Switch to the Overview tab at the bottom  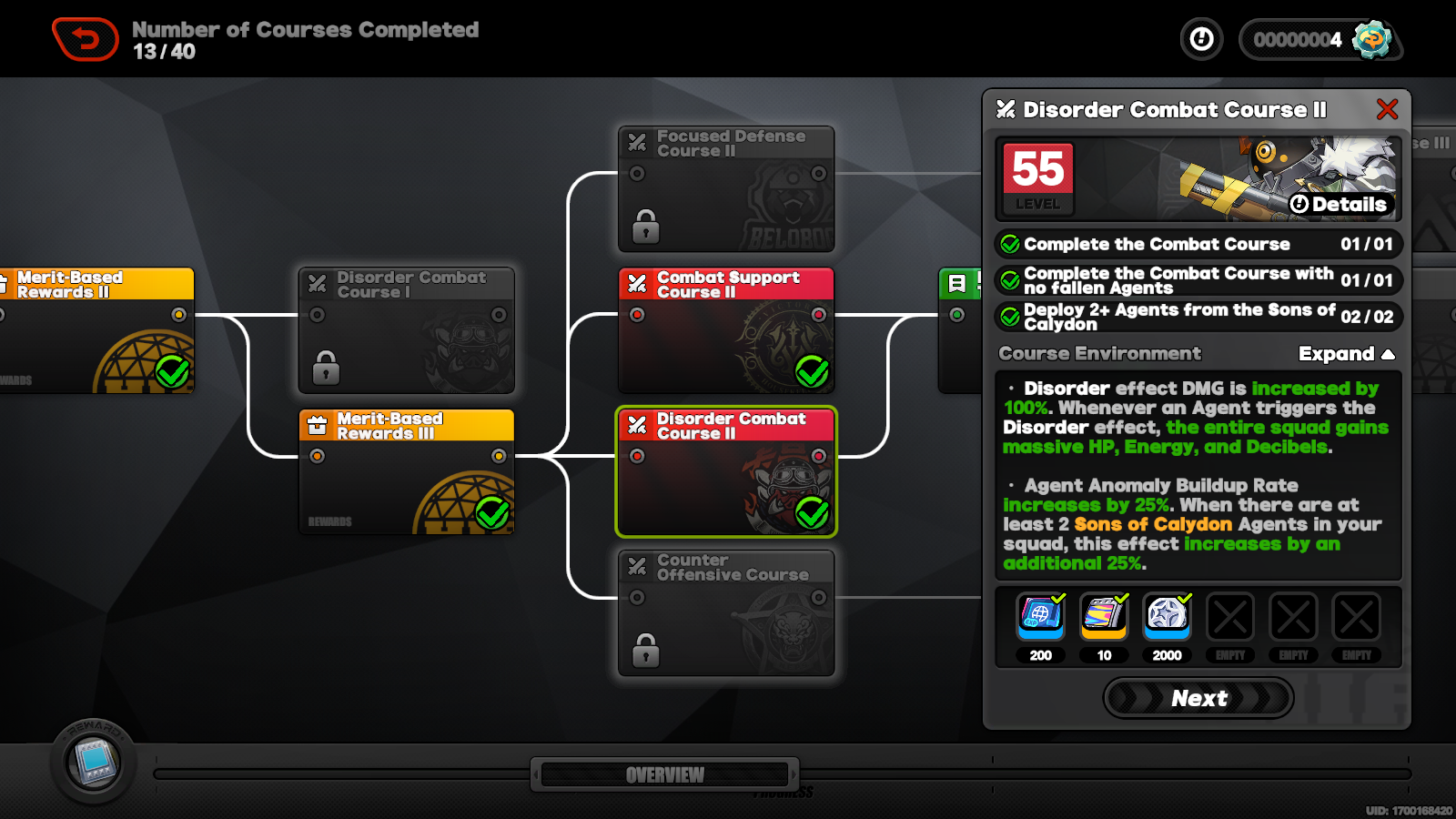point(663,774)
